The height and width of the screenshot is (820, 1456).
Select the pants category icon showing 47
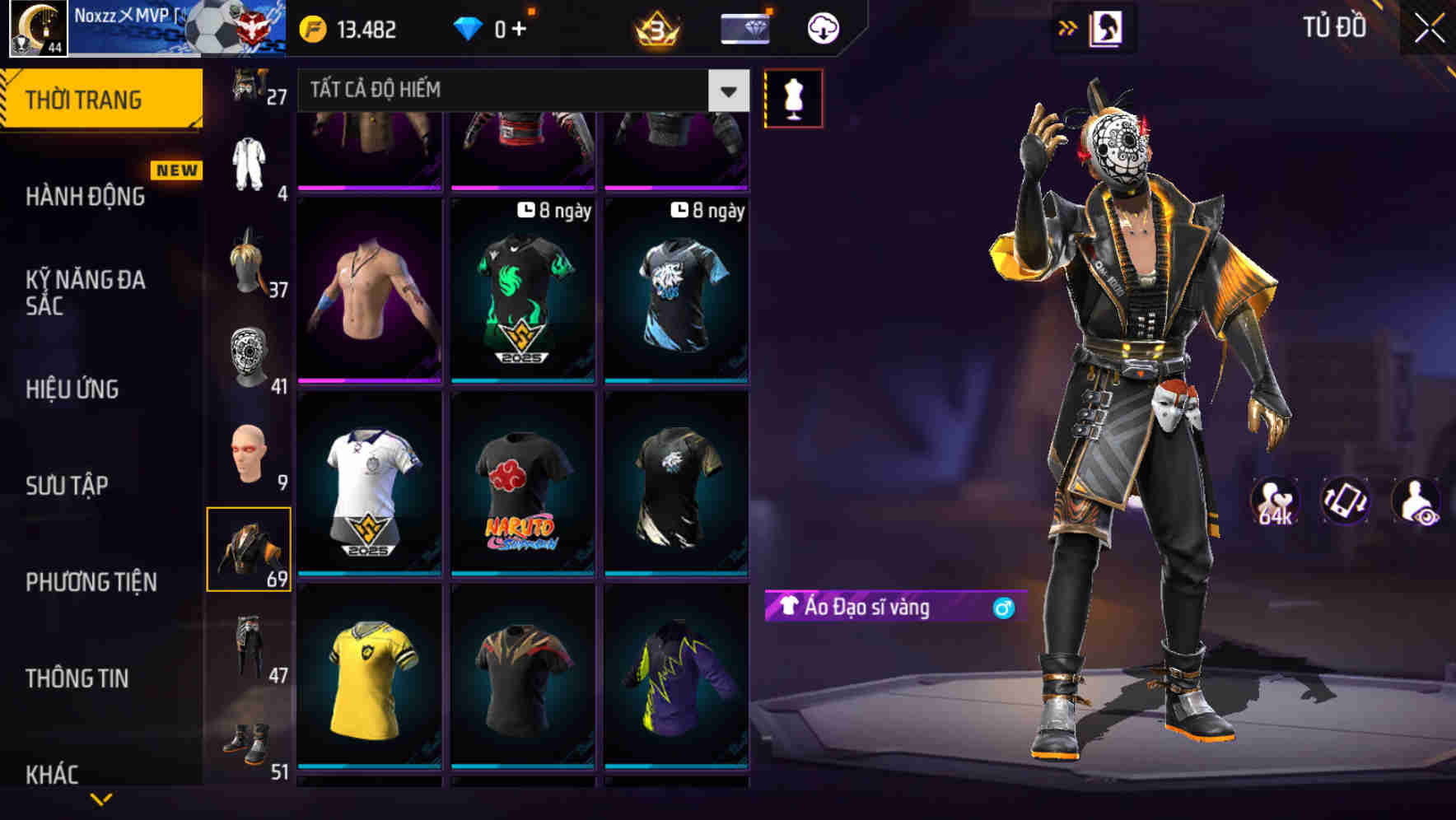tap(249, 657)
